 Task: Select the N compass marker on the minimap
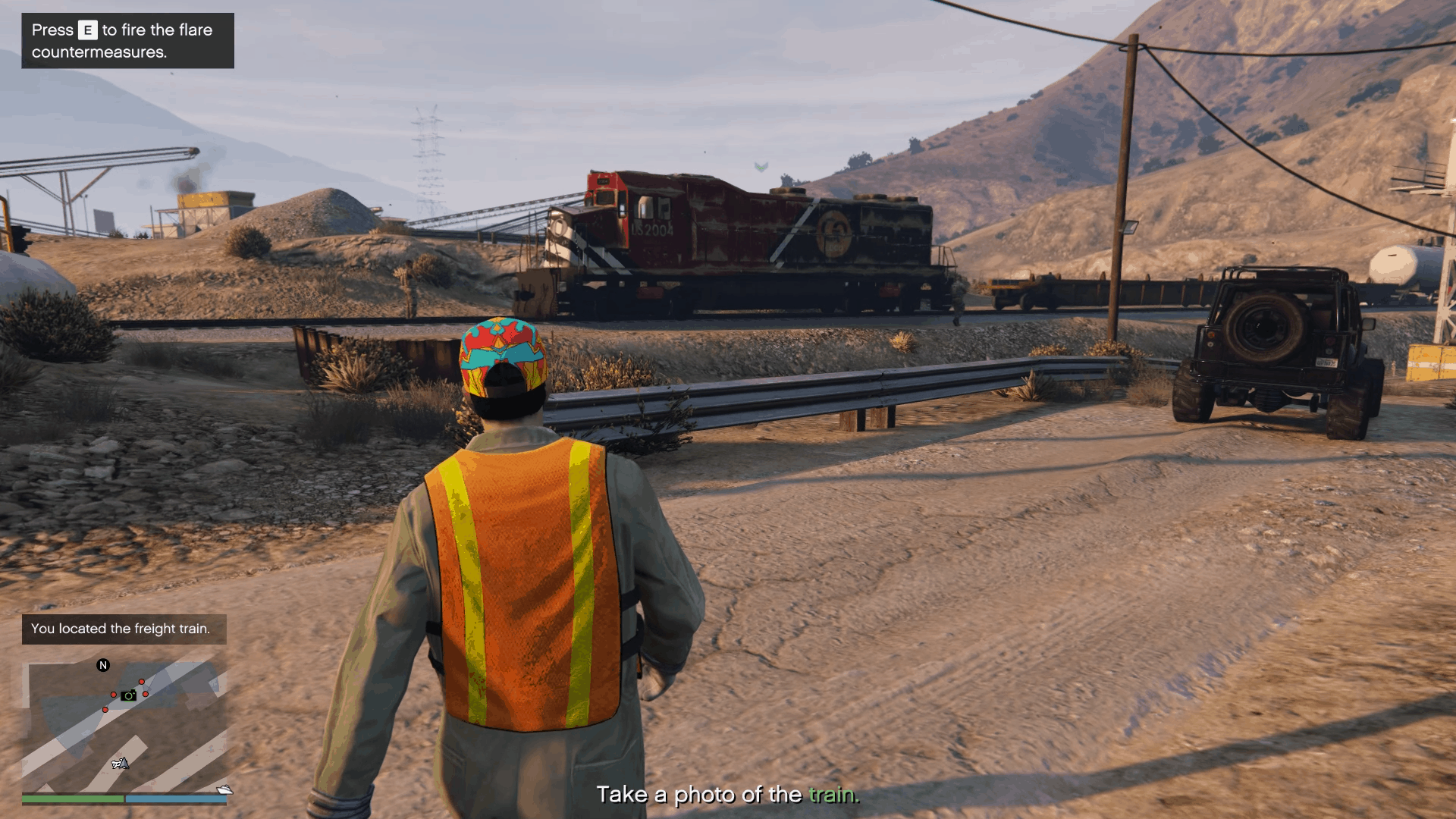102,666
